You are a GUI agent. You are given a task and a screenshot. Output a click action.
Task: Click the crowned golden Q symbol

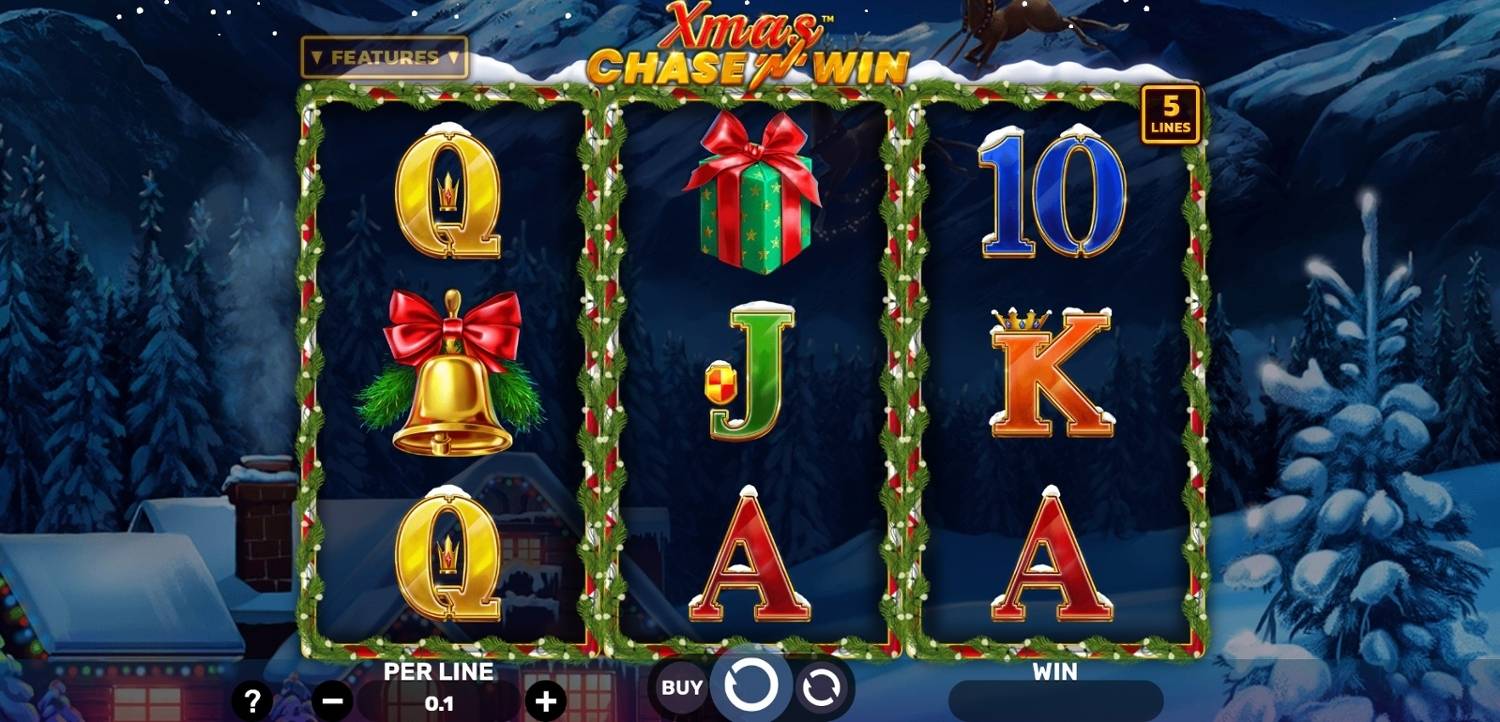tap(447, 195)
